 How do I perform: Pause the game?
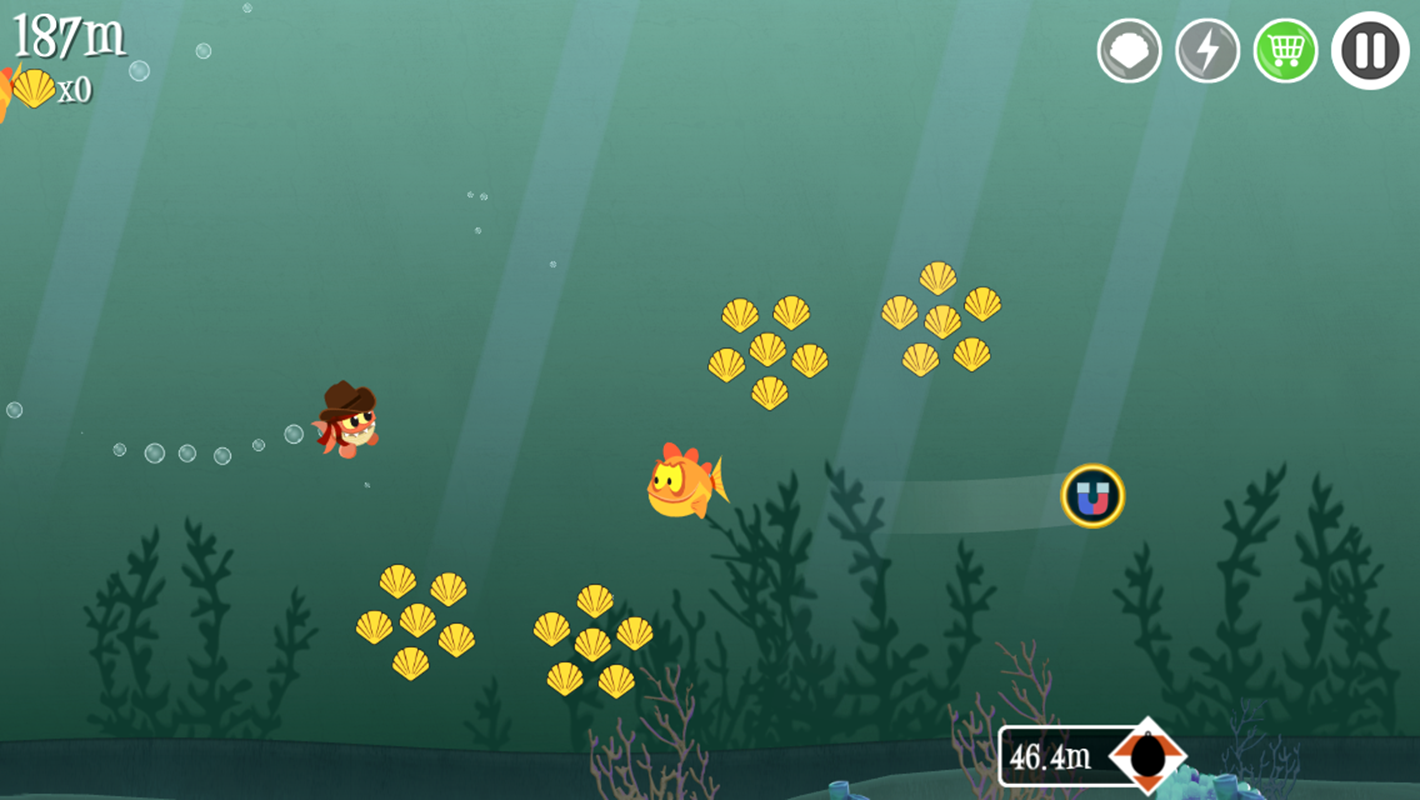pos(1369,50)
